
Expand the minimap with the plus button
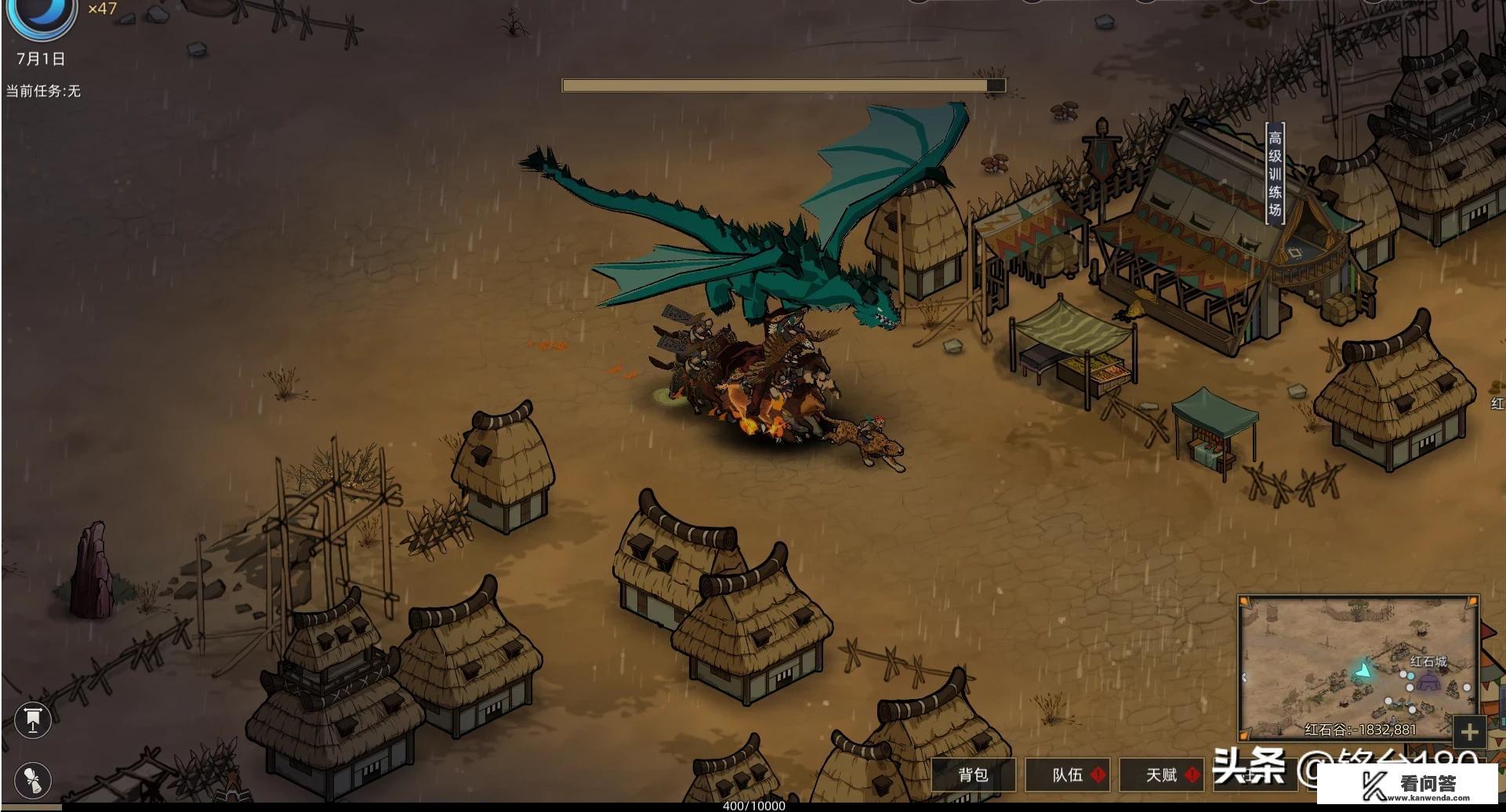pyautogui.click(x=1469, y=732)
